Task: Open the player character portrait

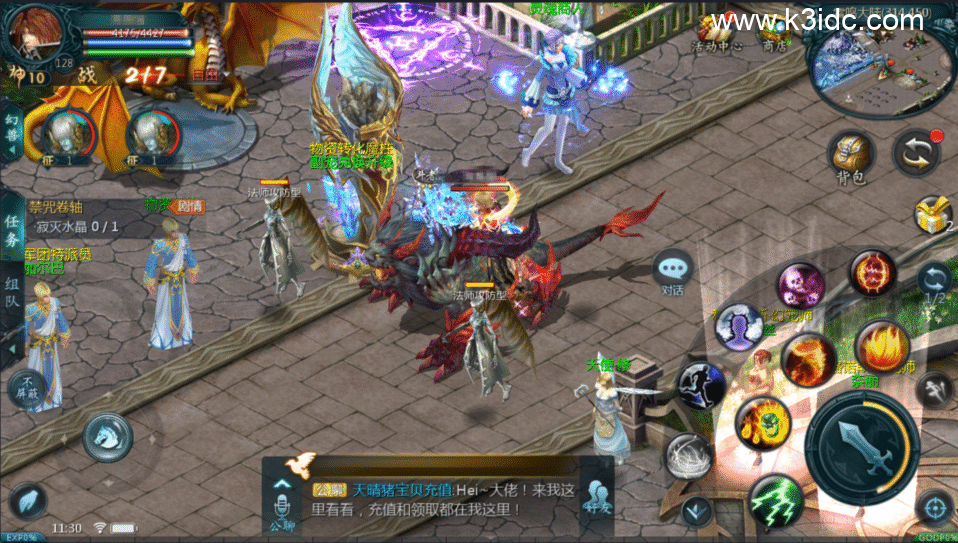Action: 32,32
